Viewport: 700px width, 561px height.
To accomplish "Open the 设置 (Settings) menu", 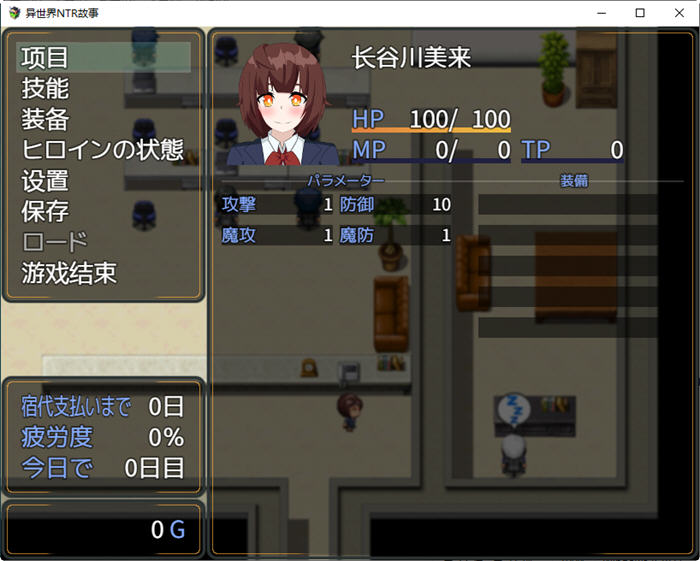I will pos(46,182).
